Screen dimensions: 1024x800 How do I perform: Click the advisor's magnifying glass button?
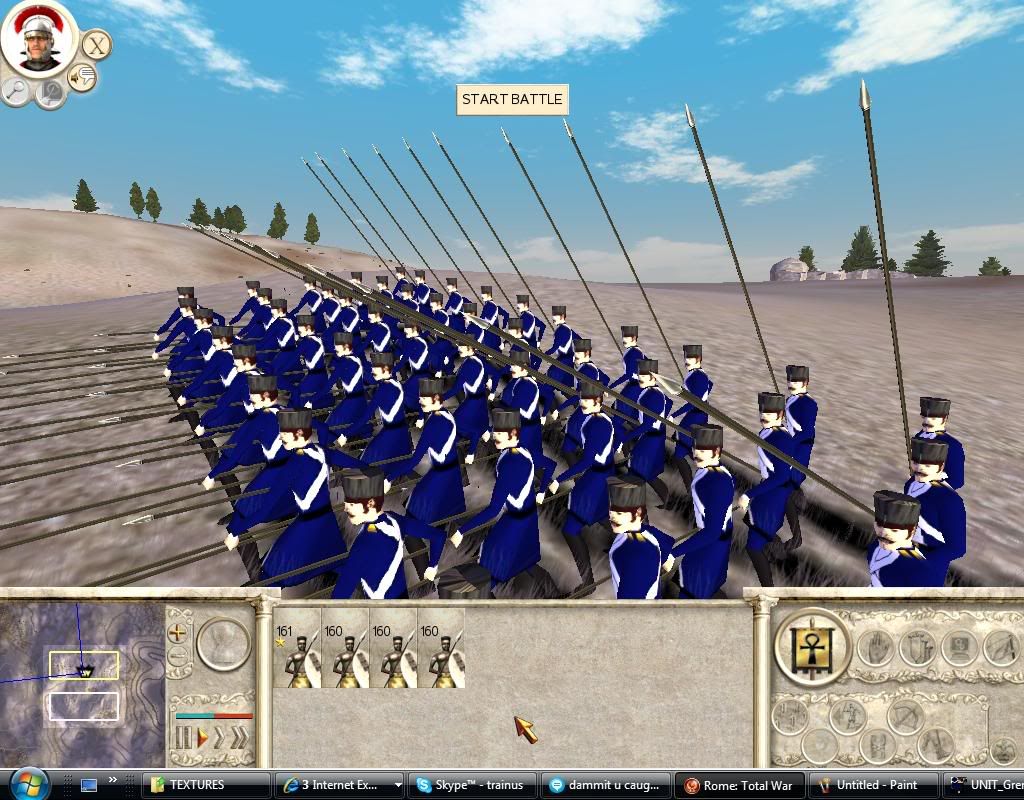(17, 91)
